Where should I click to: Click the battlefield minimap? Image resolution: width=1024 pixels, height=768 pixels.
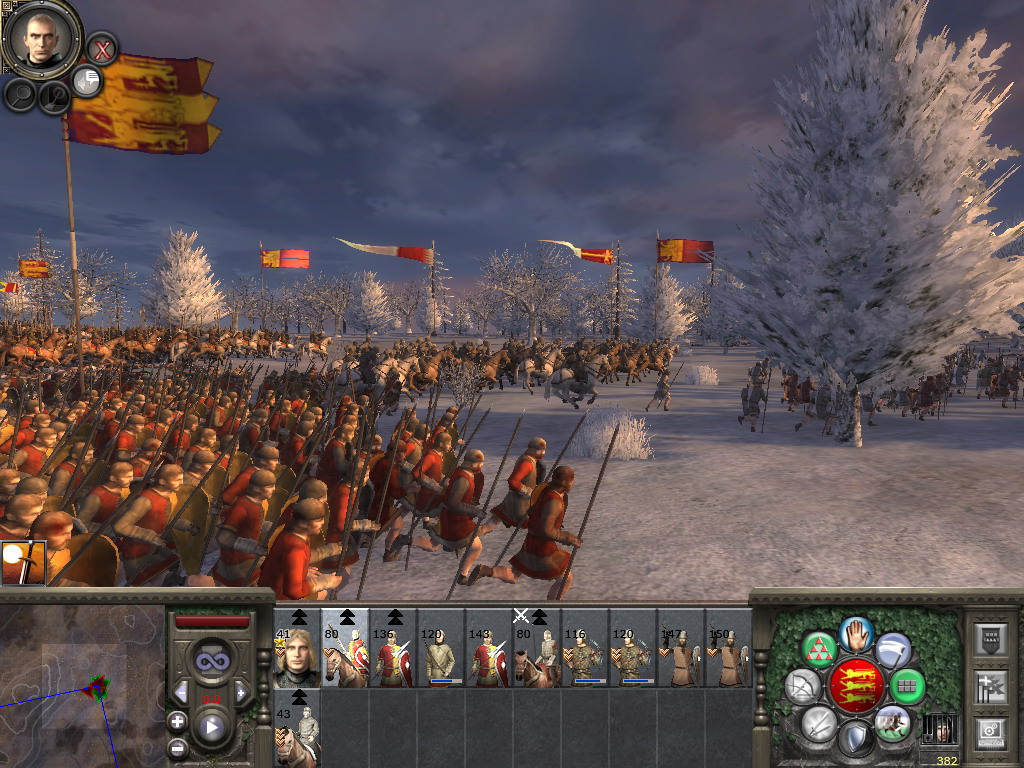point(82,686)
